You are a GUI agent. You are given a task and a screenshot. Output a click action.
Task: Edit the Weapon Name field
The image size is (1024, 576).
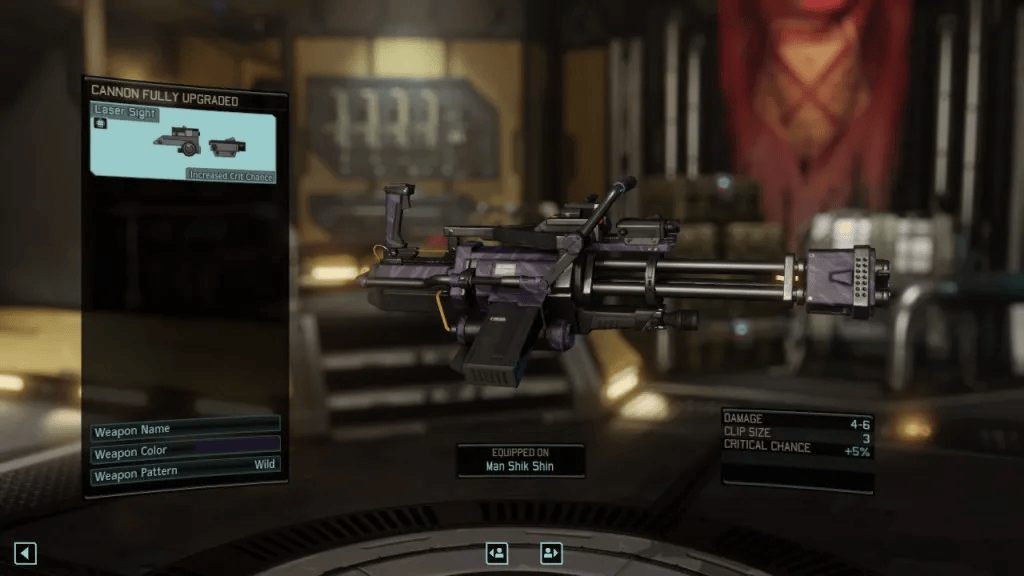(x=185, y=431)
